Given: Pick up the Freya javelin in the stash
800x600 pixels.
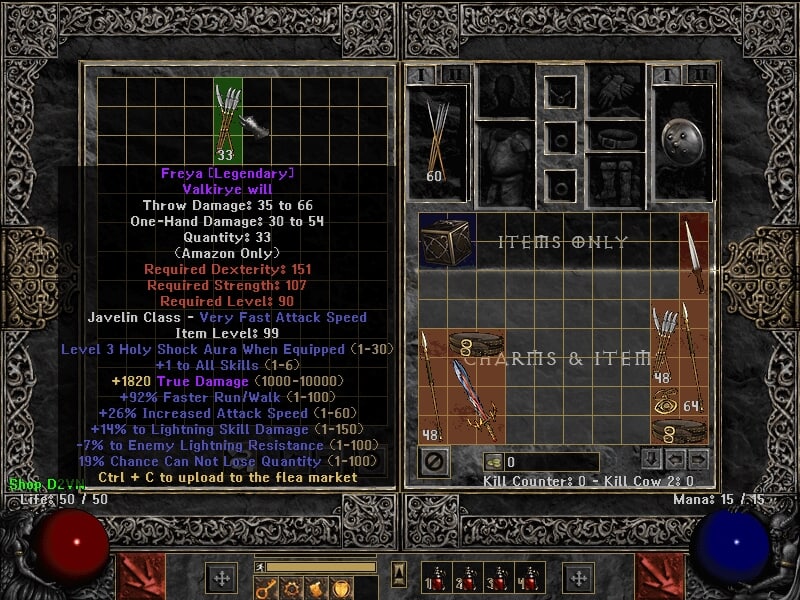Looking at the screenshot, I should click(x=229, y=118).
